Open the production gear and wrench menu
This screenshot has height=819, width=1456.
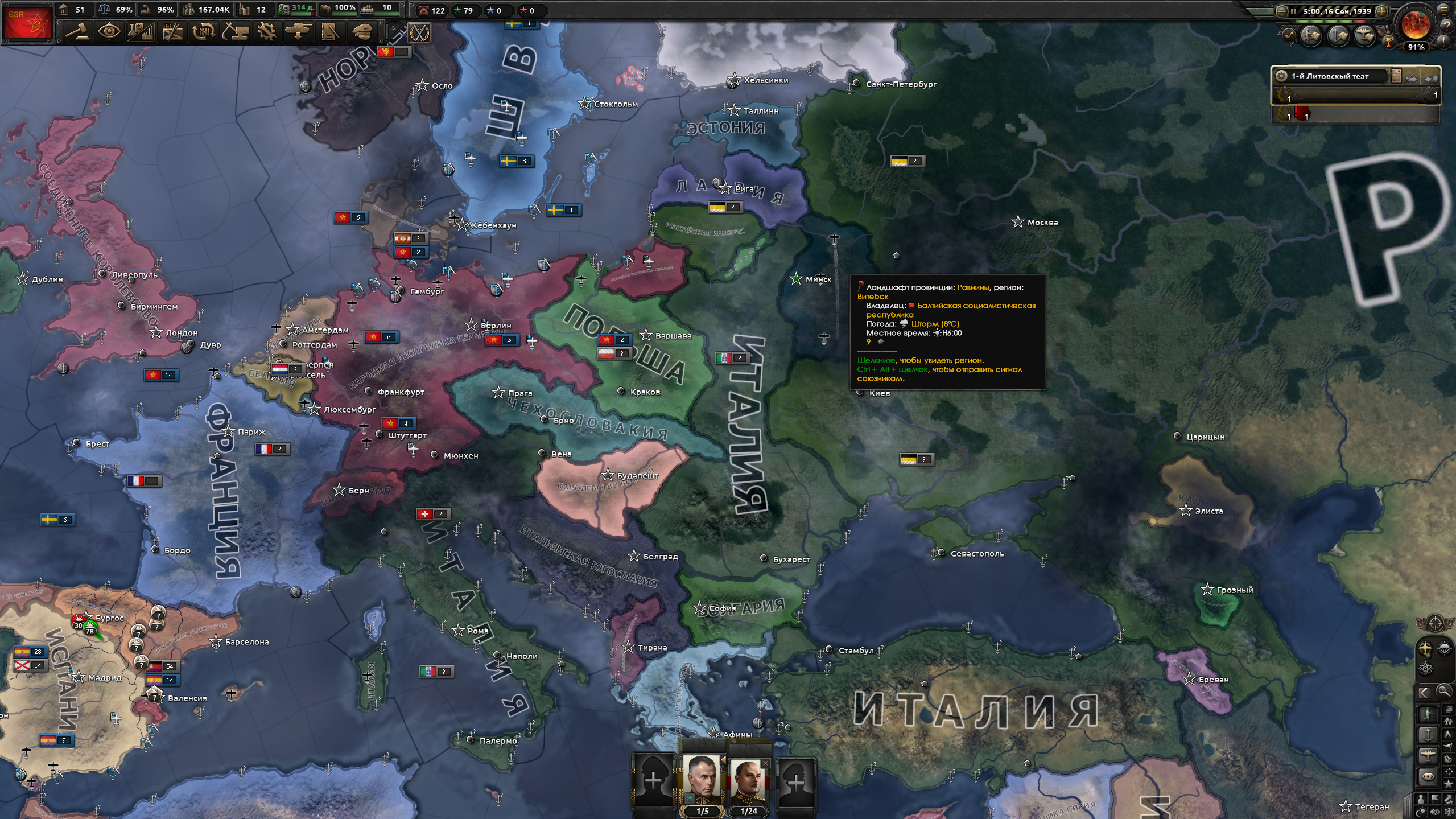(266, 32)
